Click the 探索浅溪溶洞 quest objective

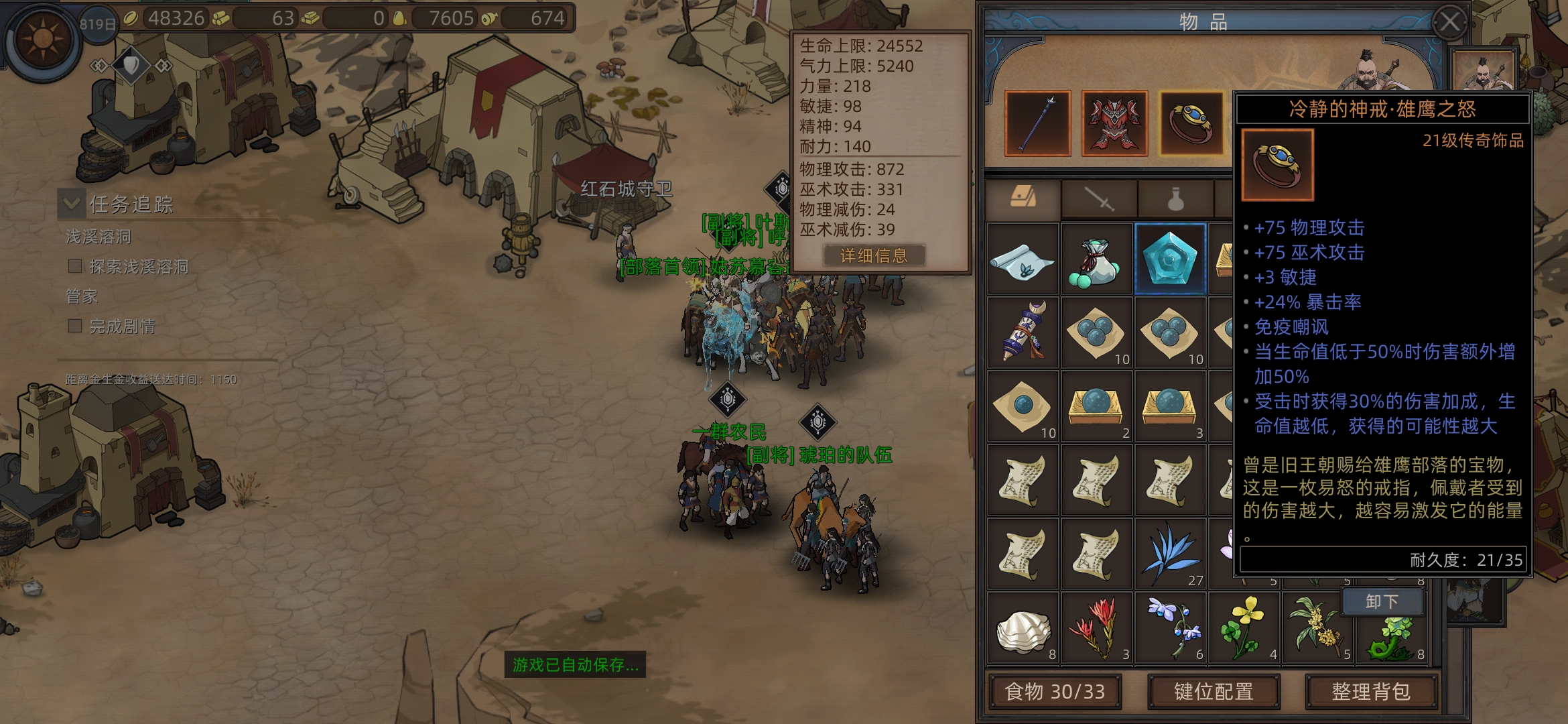coord(138,267)
